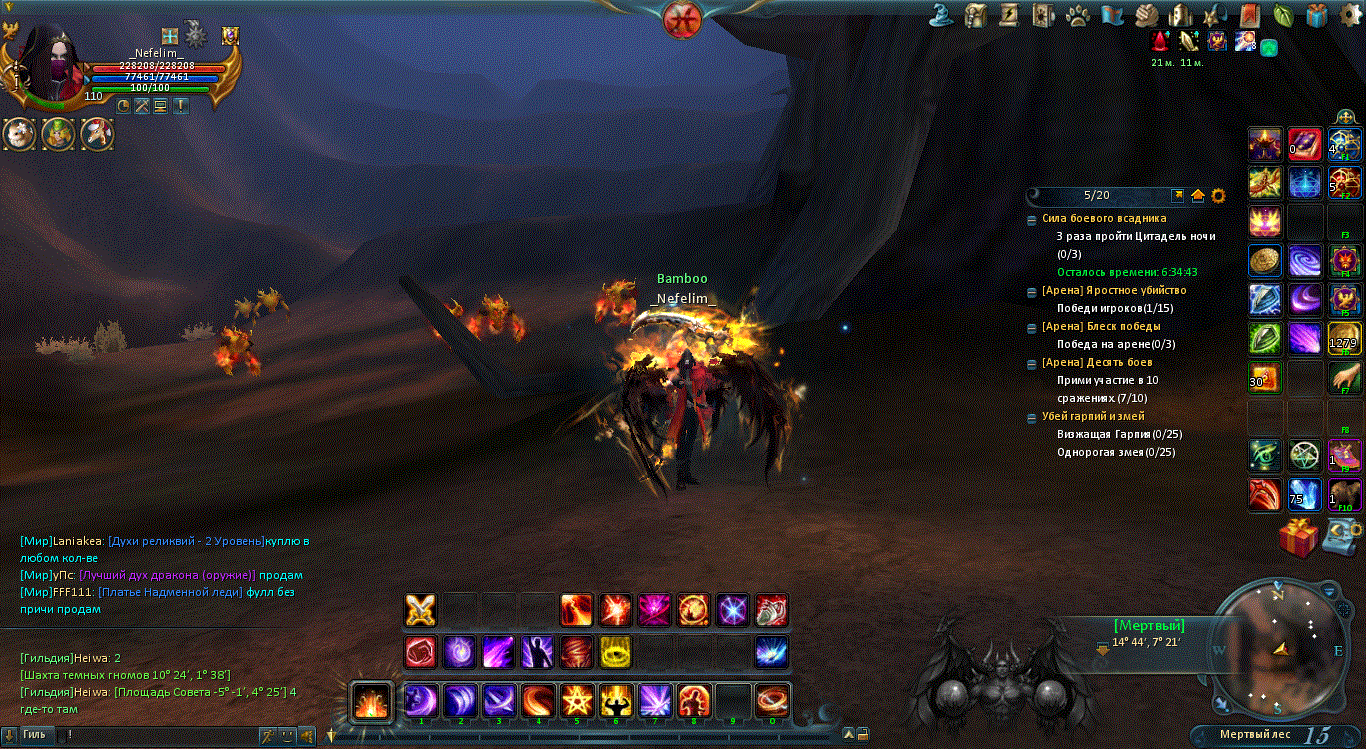Click the crossed golden swords skill

(420, 609)
